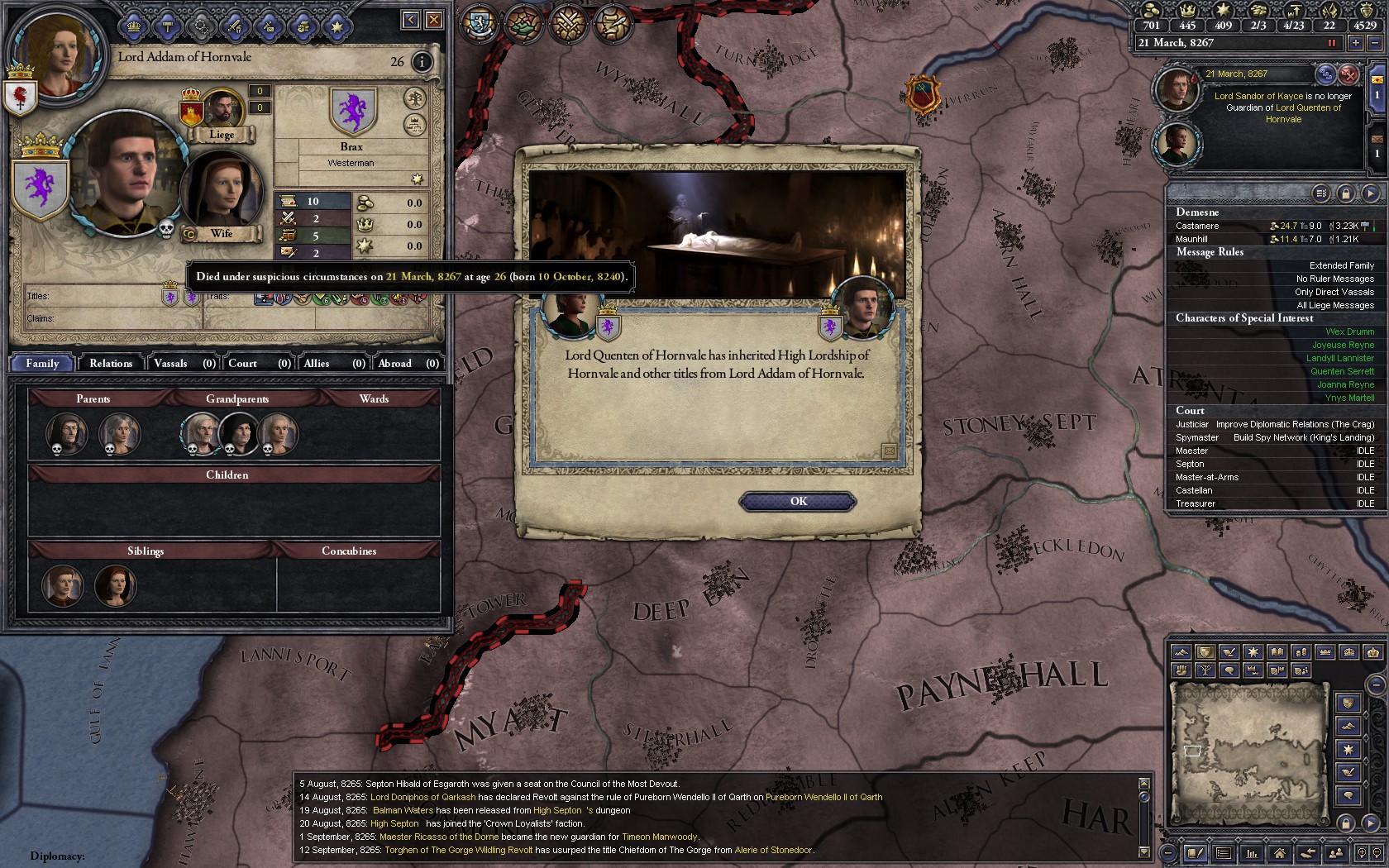Open the character info button

point(422,62)
